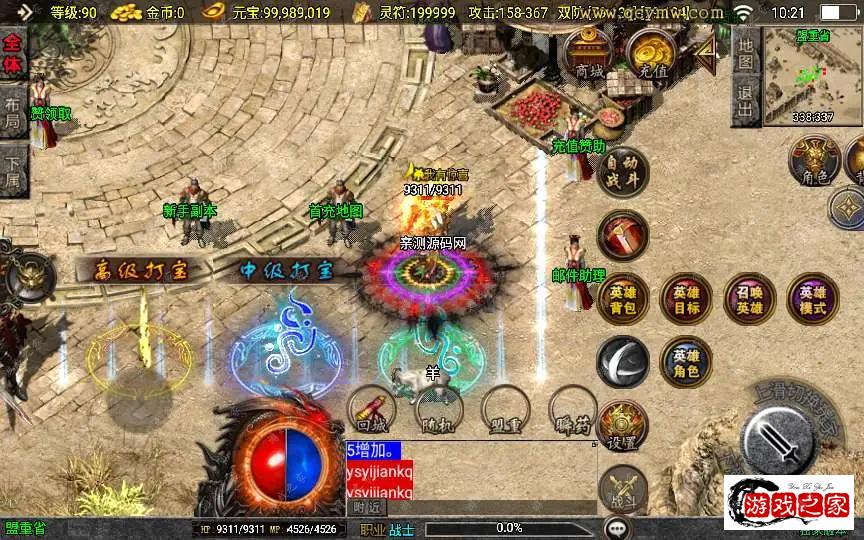Open chat with the speech bubble icon
The image size is (864, 540).
point(617,528)
